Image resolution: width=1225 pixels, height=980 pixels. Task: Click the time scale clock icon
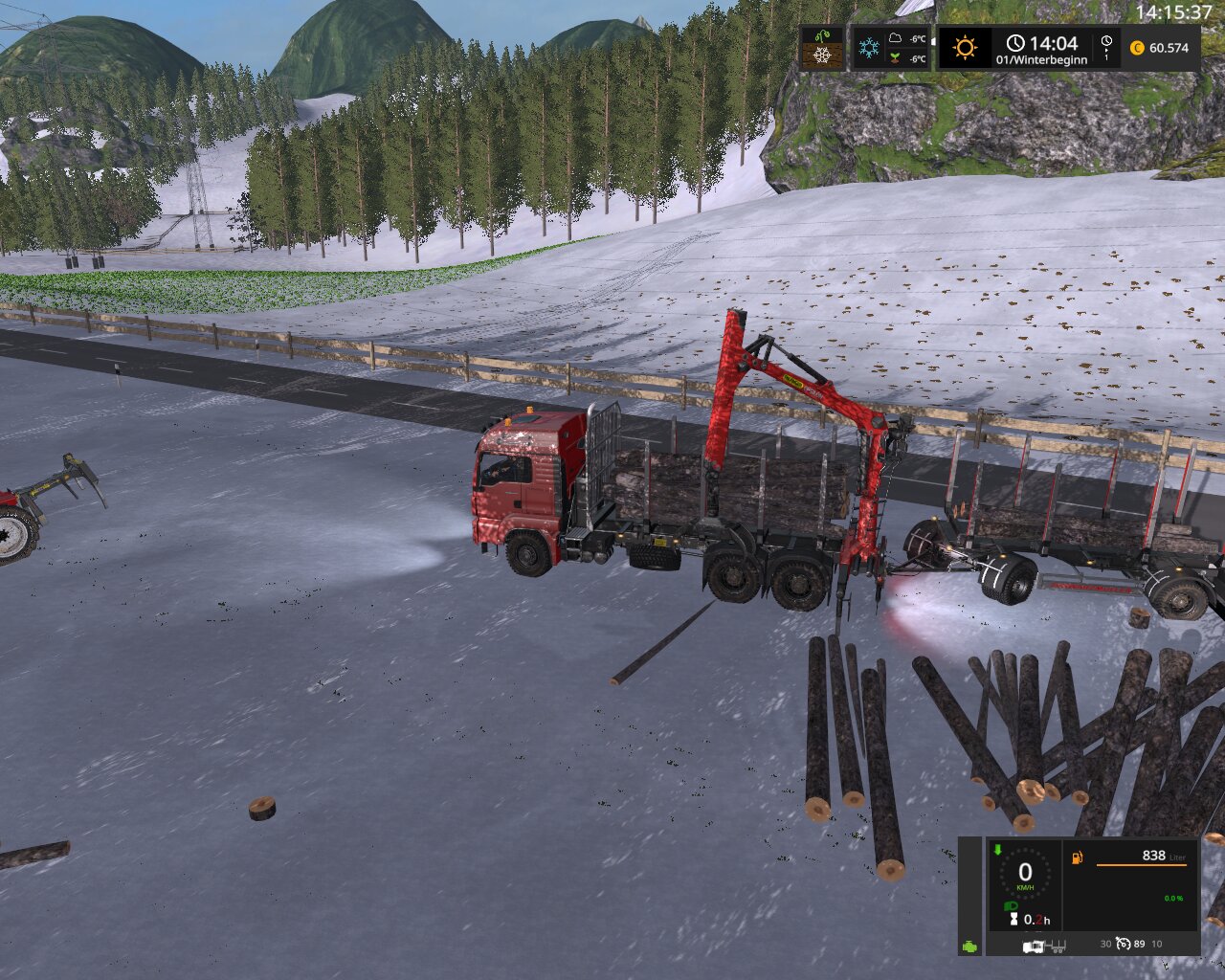click(1106, 47)
